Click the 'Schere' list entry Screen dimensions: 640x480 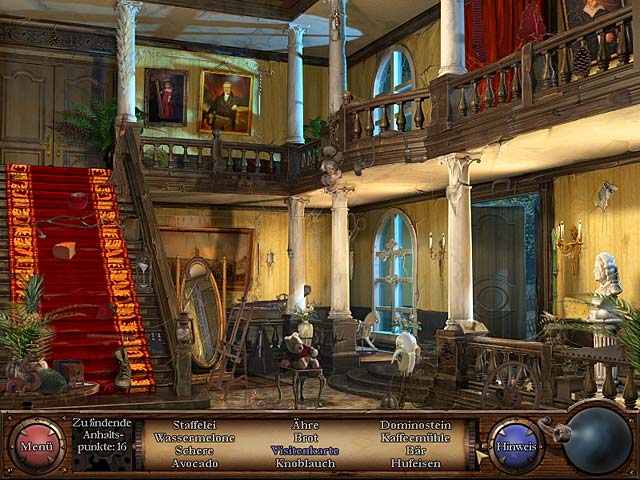click(194, 451)
